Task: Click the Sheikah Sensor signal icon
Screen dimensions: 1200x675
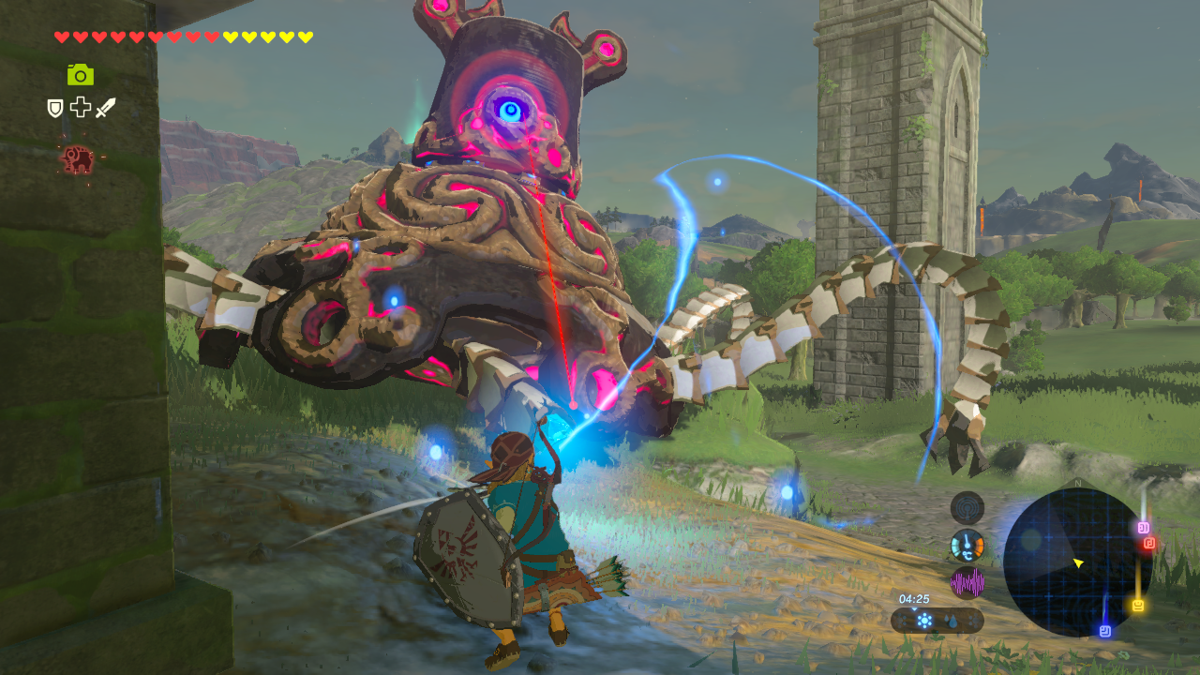Action: [967, 508]
